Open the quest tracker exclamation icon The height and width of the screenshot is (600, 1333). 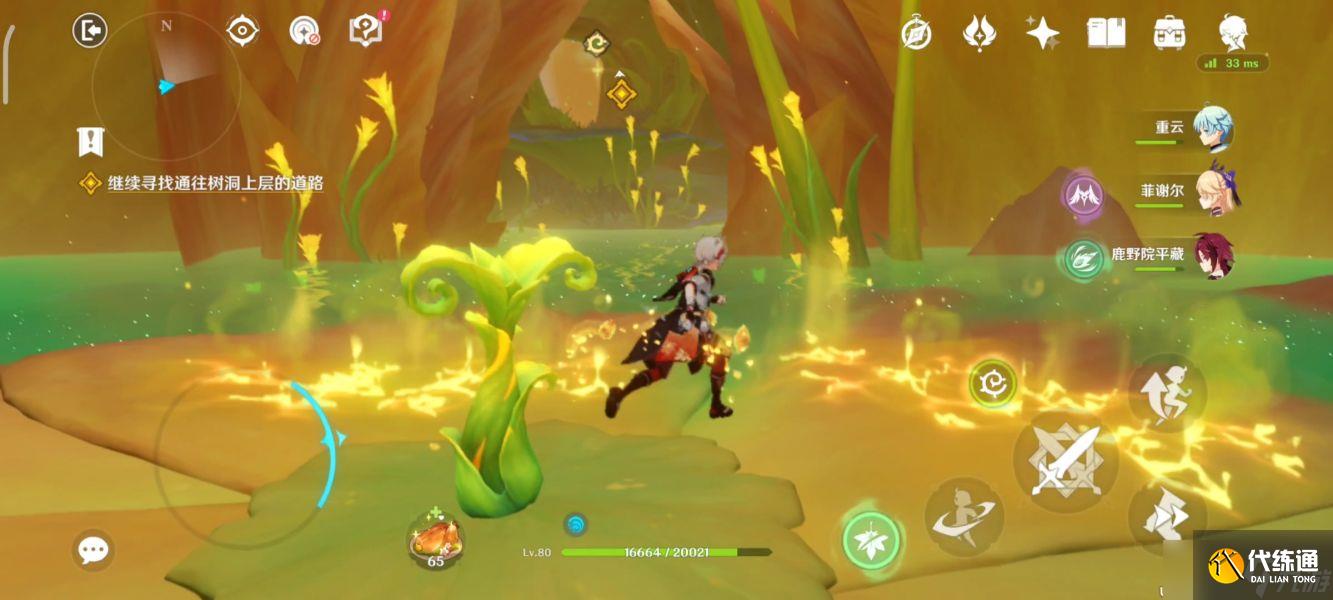[x=91, y=141]
